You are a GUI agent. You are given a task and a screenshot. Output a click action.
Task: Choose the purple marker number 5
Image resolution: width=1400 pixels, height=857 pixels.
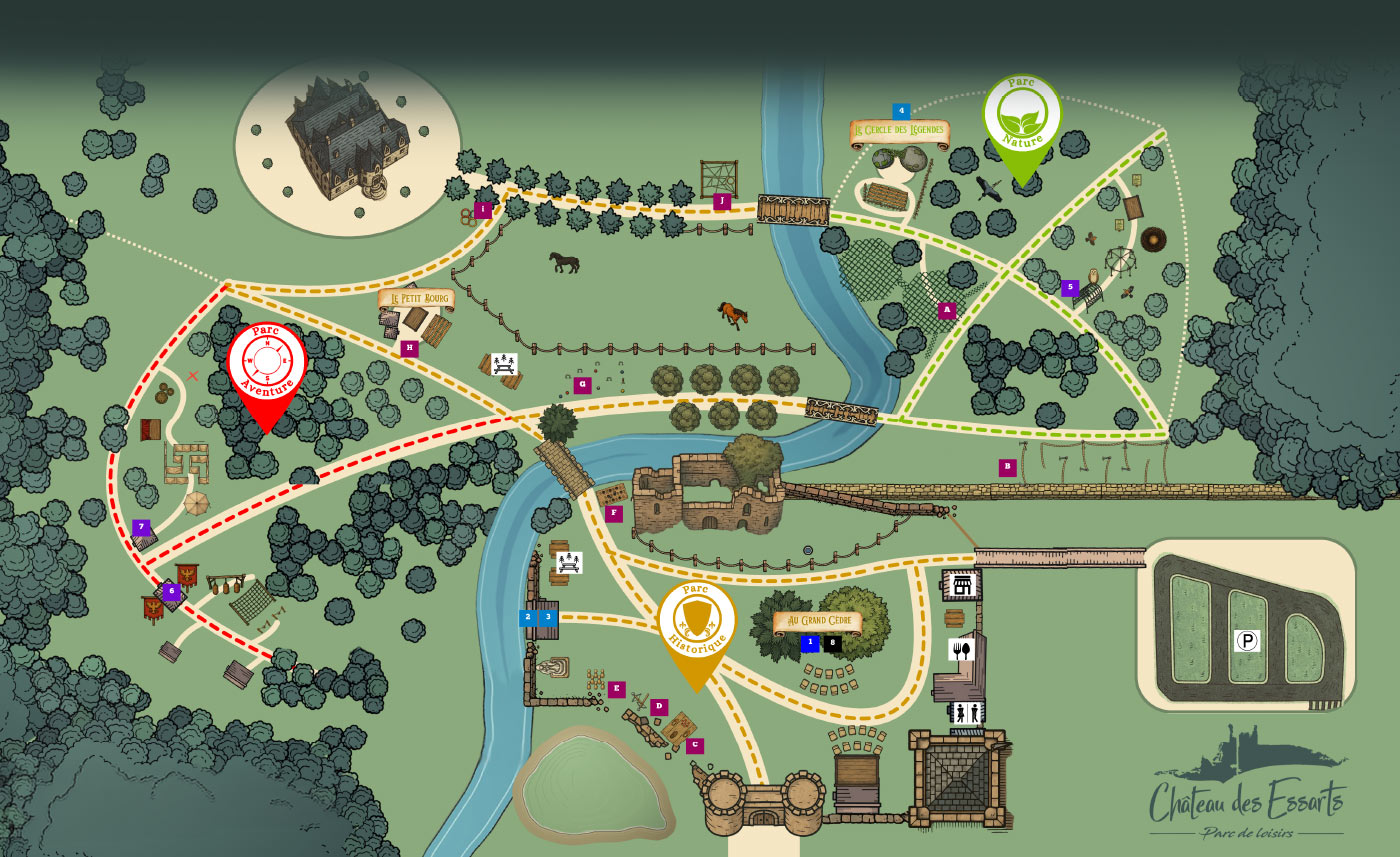tap(1070, 288)
